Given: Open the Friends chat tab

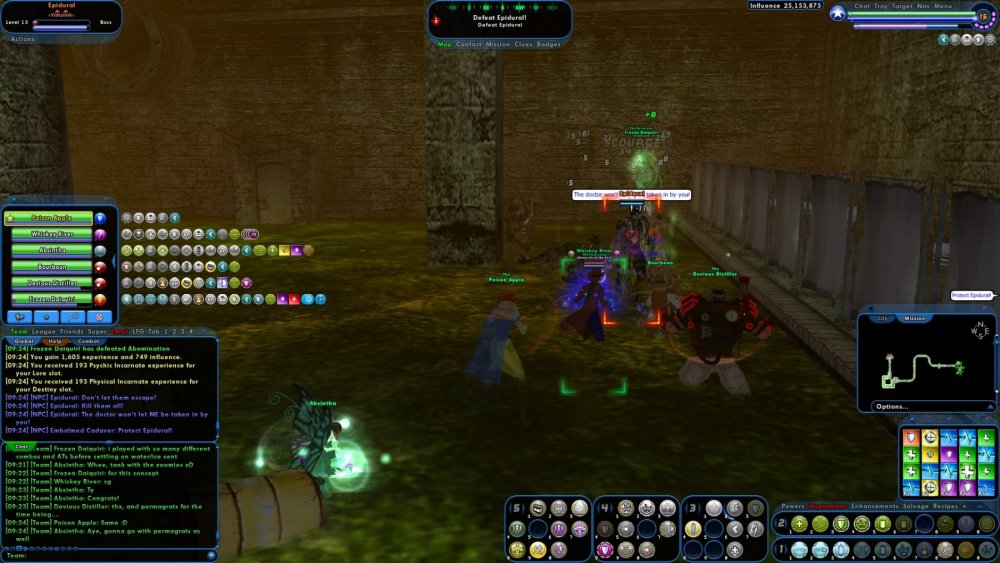Looking at the screenshot, I should coord(71,331).
